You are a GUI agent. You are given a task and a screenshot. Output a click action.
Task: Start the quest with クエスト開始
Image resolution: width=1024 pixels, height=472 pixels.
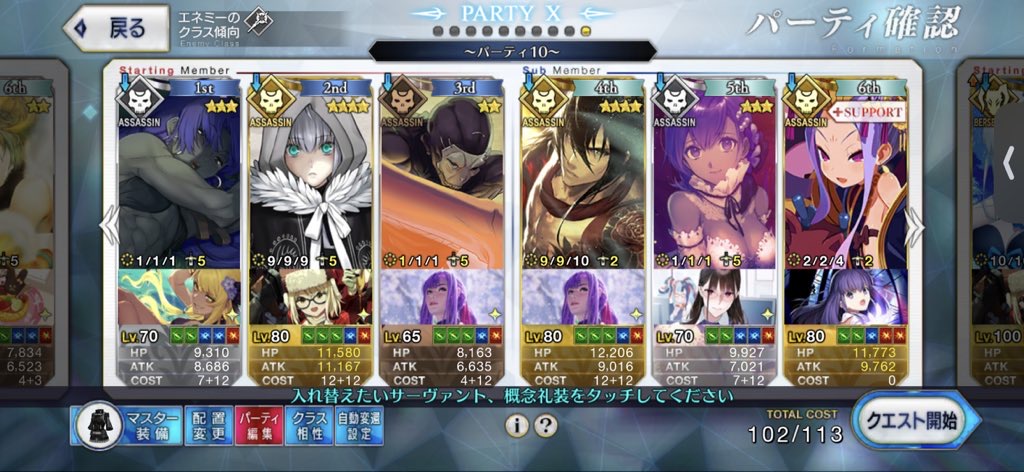[x=914, y=421]
